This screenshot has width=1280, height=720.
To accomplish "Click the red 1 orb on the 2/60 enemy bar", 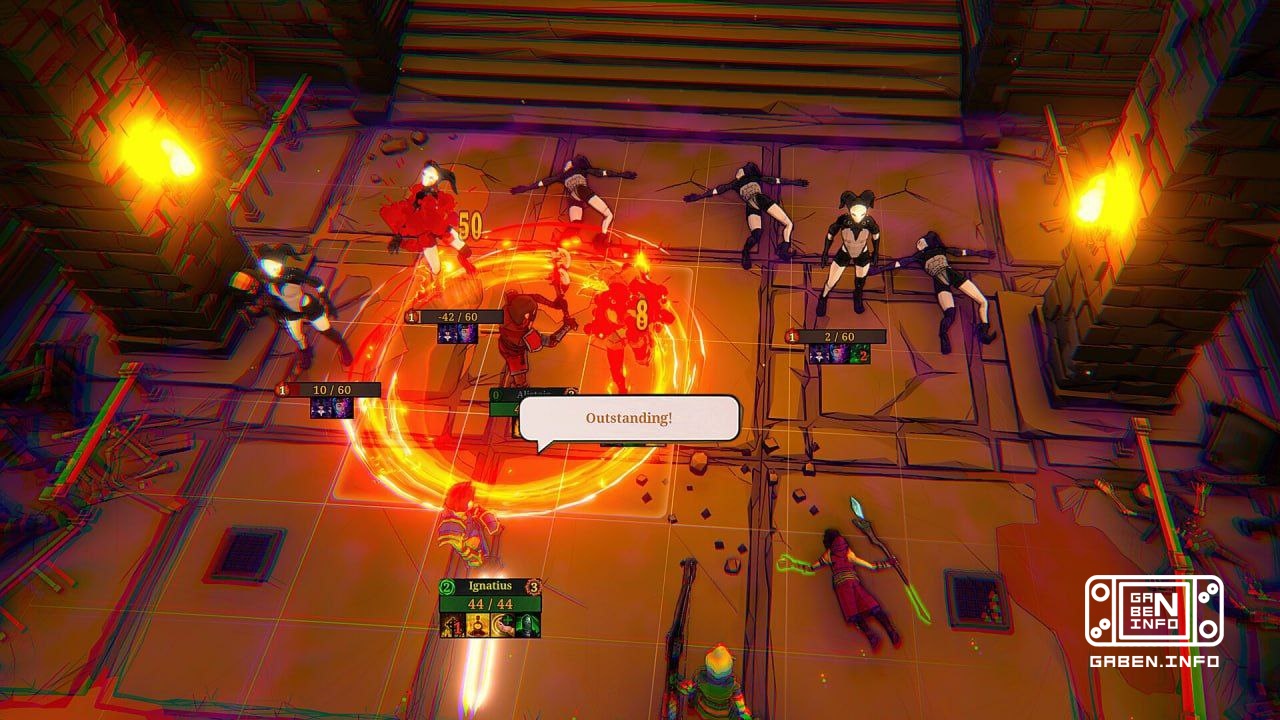I will [x=792, y=337].
